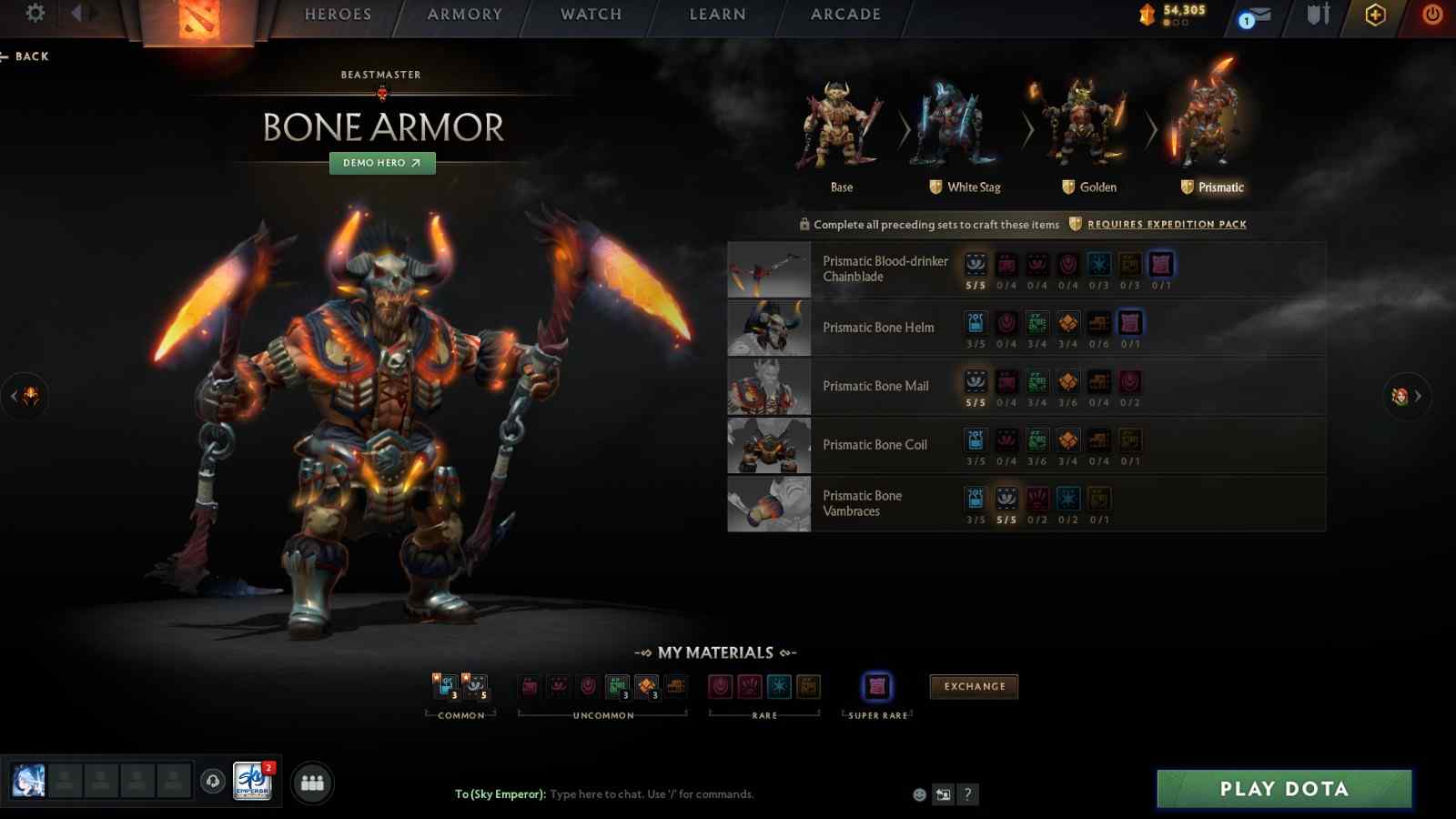Open the WATCH menu
Screen dimensions: 1456x819
click(590, 15)
